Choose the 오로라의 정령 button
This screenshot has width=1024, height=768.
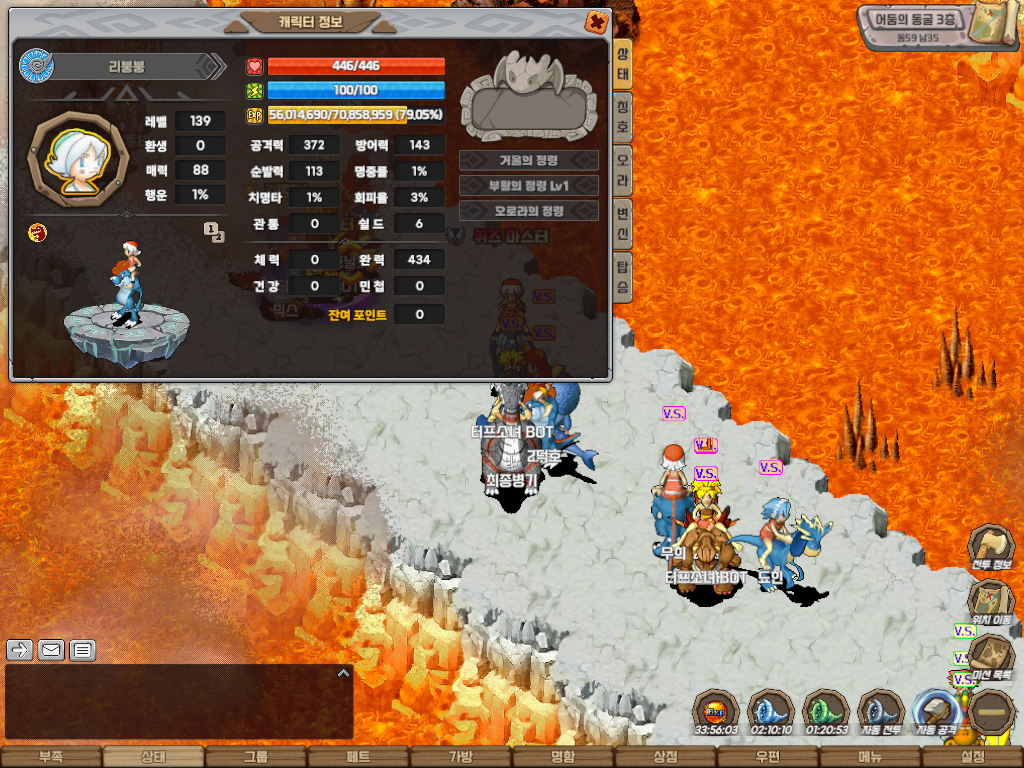[x=528, y=211]
